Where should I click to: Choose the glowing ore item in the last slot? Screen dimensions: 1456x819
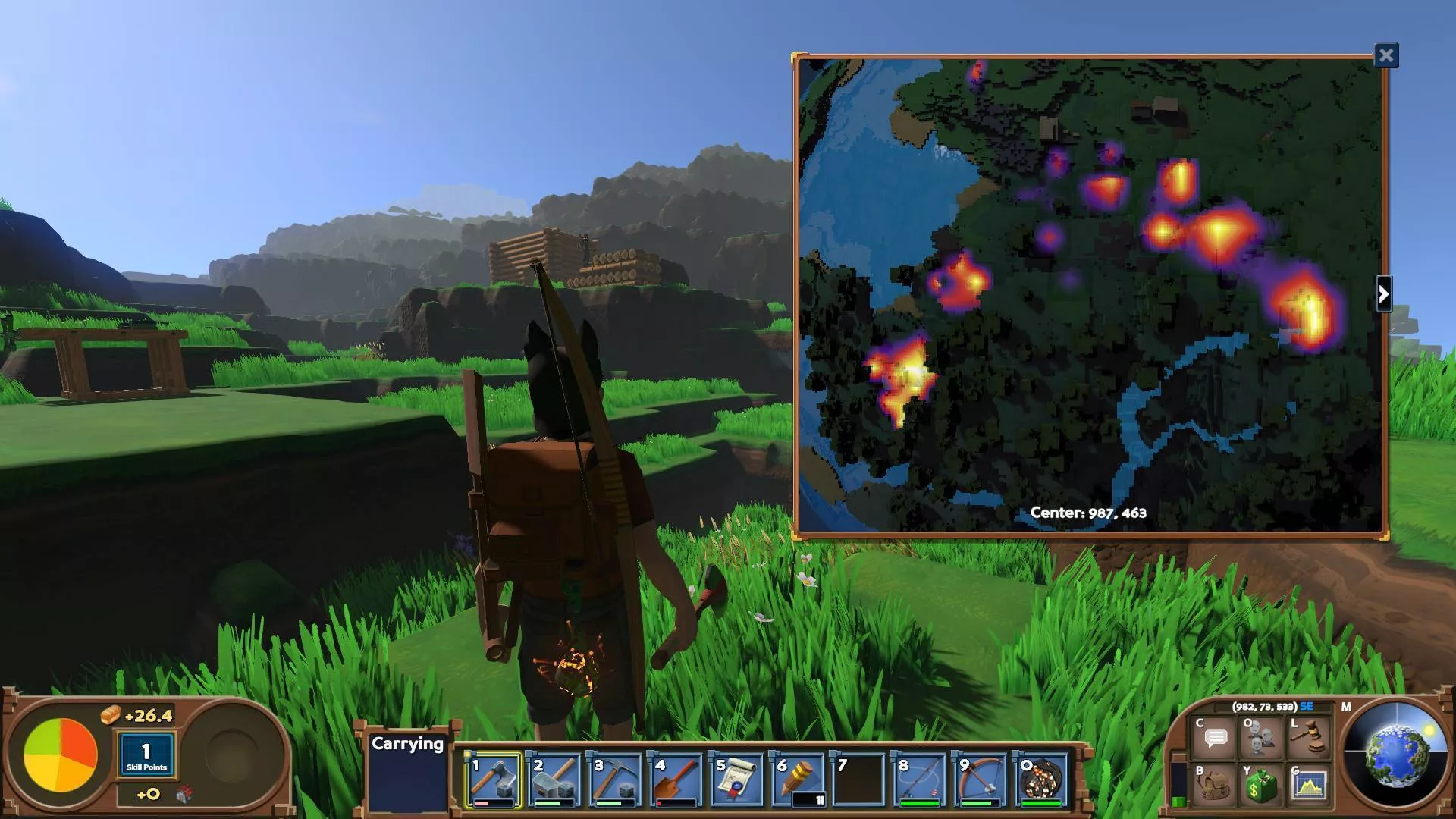1040,780
